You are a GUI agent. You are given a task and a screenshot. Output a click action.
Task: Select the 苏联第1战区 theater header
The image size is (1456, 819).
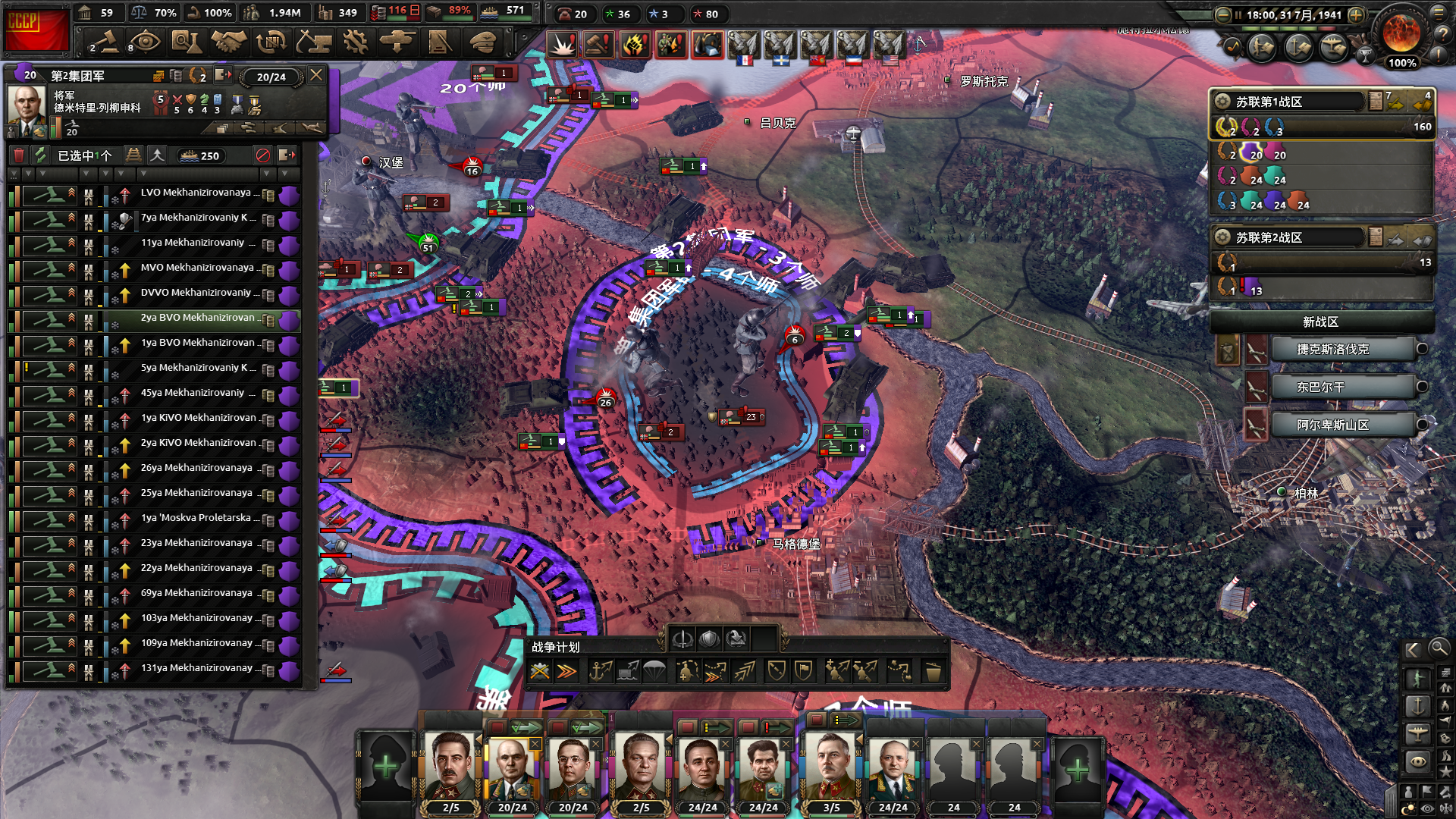(1289, 102)
